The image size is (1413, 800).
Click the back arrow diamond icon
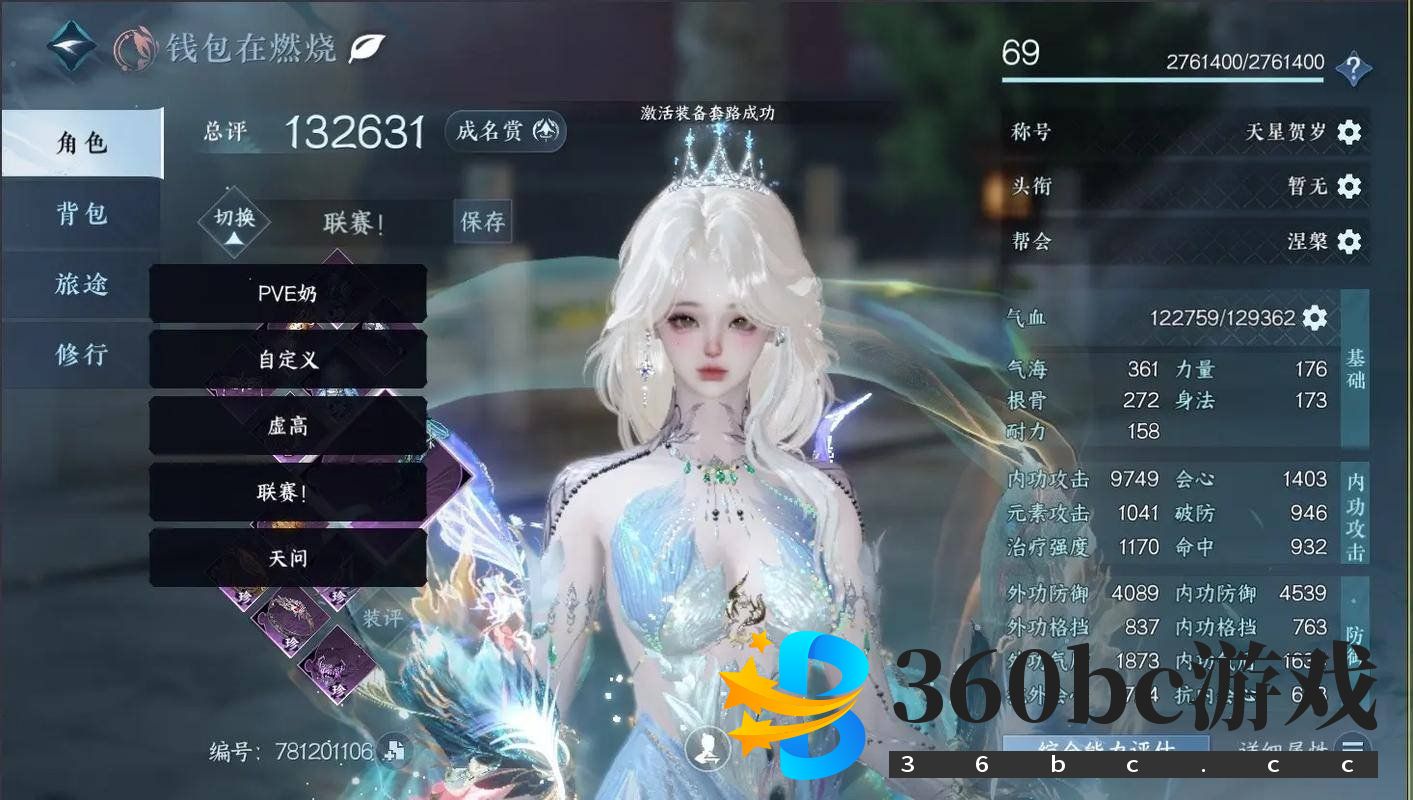pos(73,47)
